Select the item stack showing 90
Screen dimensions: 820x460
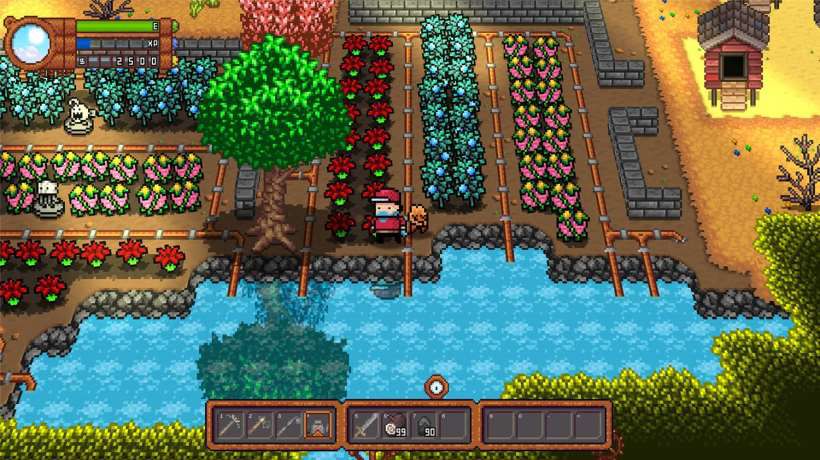click(x=423, y=426)
